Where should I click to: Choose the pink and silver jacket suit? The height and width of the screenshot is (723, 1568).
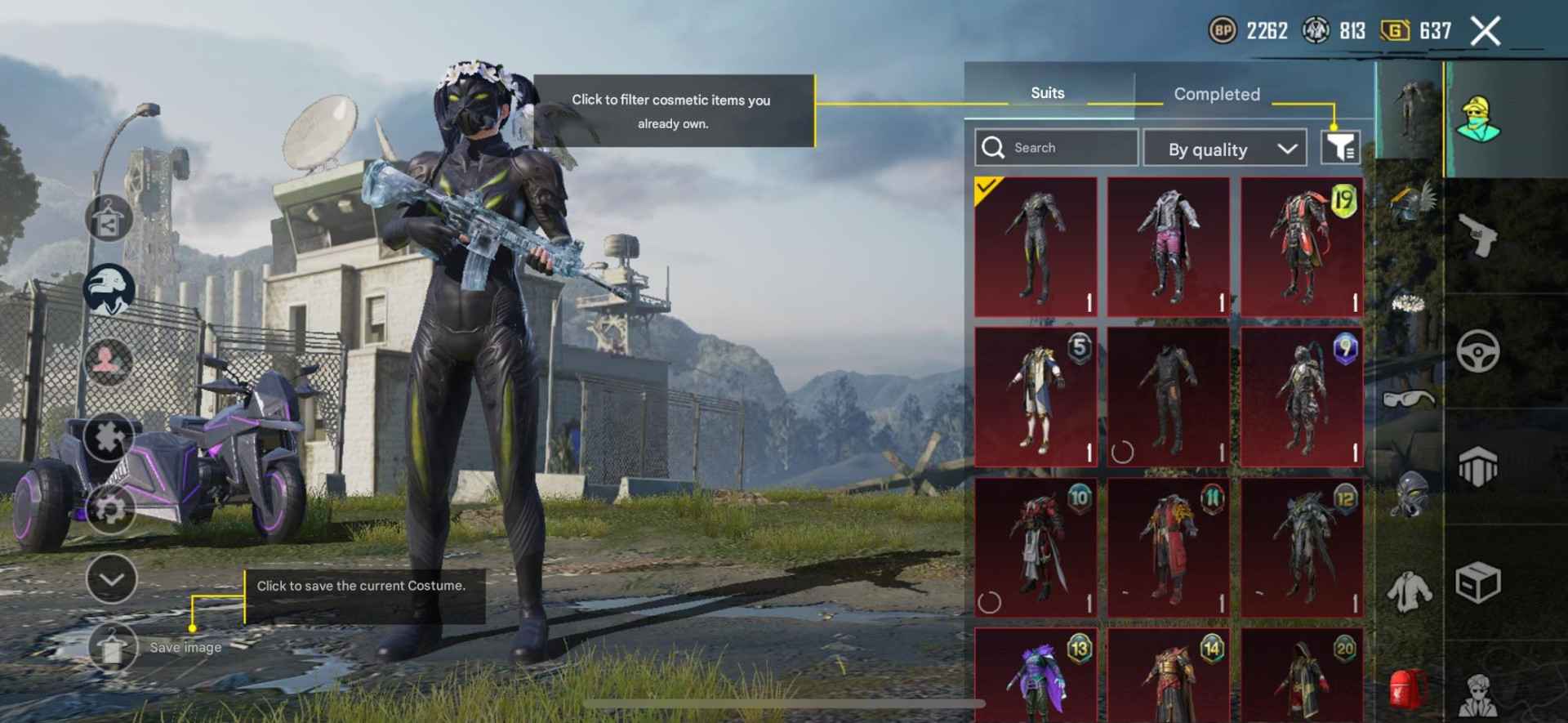pyautogui.click(x=1169, y=246)
